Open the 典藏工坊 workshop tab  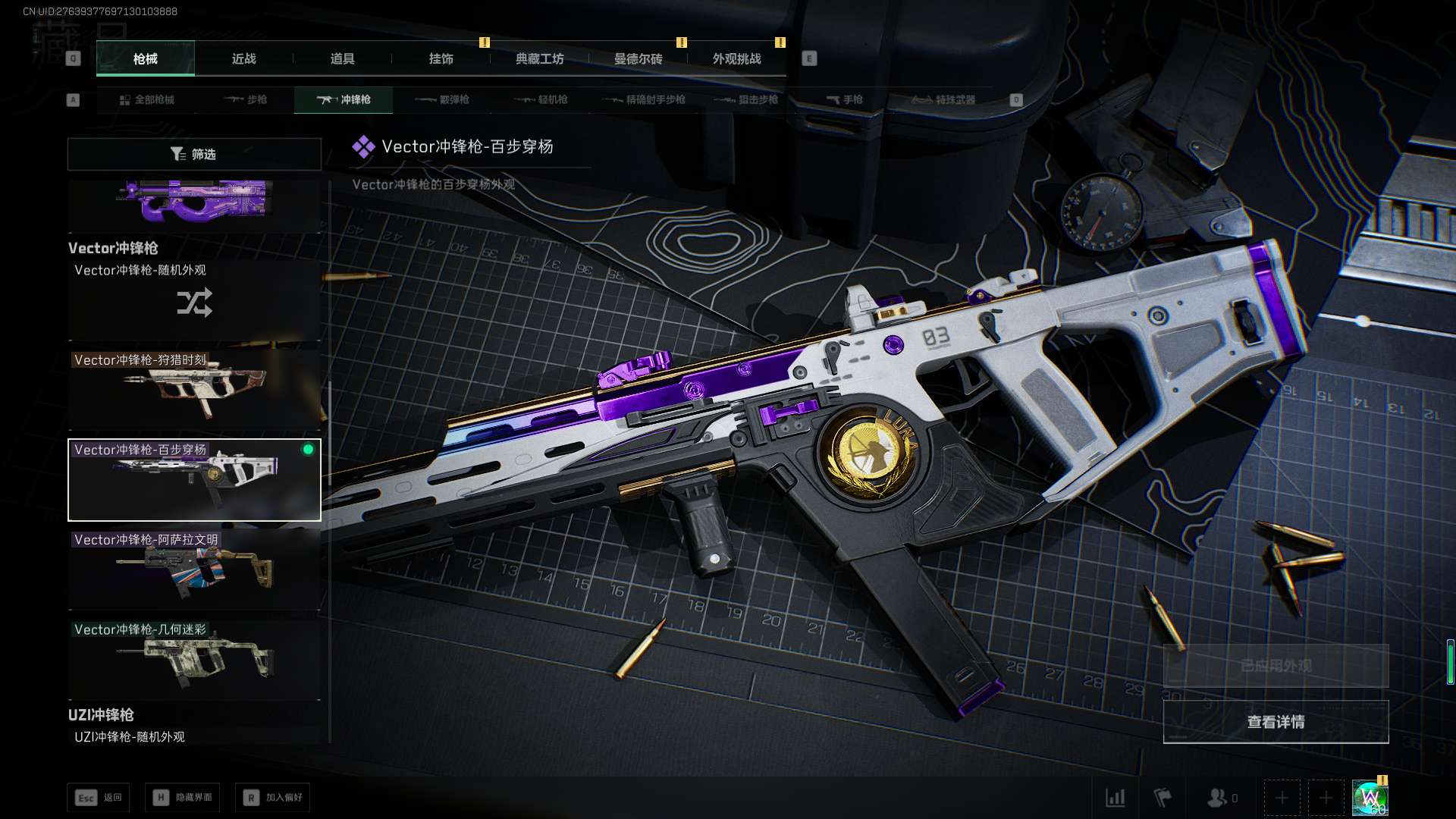point(539,59)
